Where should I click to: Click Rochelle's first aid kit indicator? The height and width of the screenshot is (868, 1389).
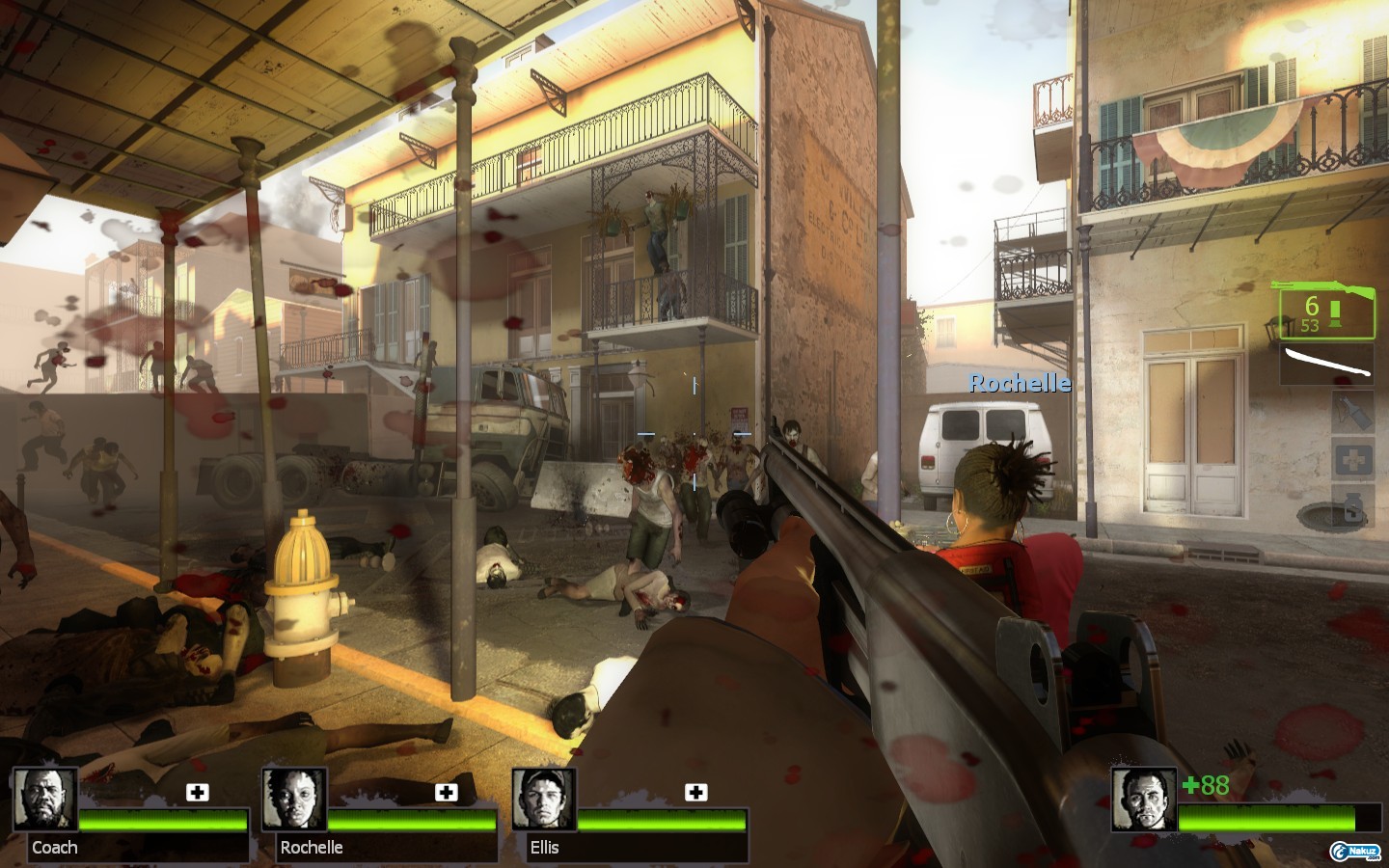447,793
